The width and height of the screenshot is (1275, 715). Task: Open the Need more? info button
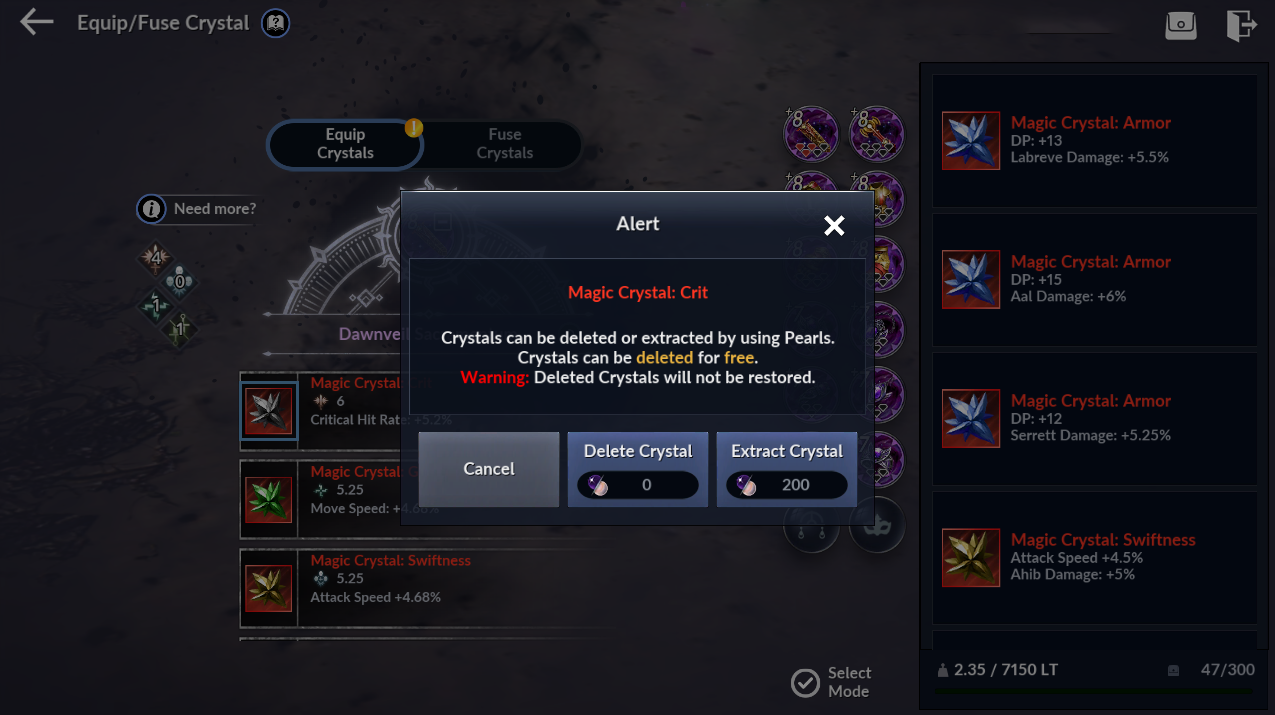click(198, 209)
